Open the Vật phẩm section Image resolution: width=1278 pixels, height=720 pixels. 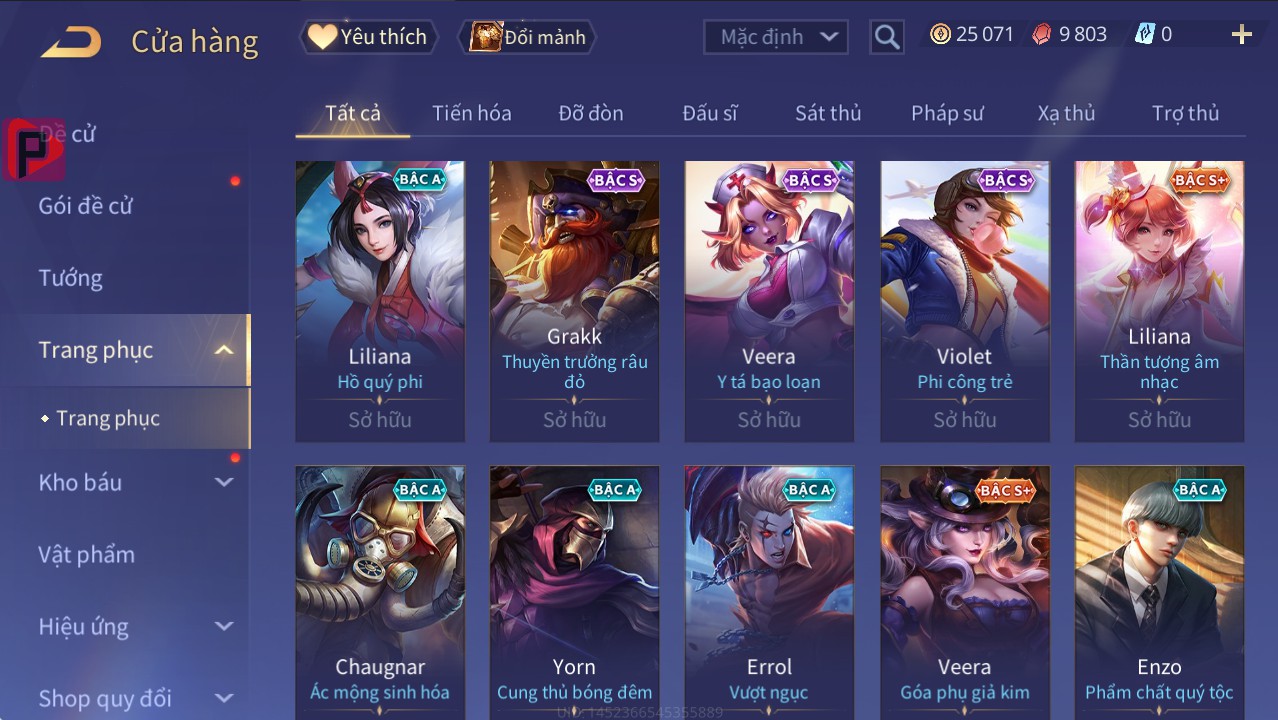pos(87,554)
